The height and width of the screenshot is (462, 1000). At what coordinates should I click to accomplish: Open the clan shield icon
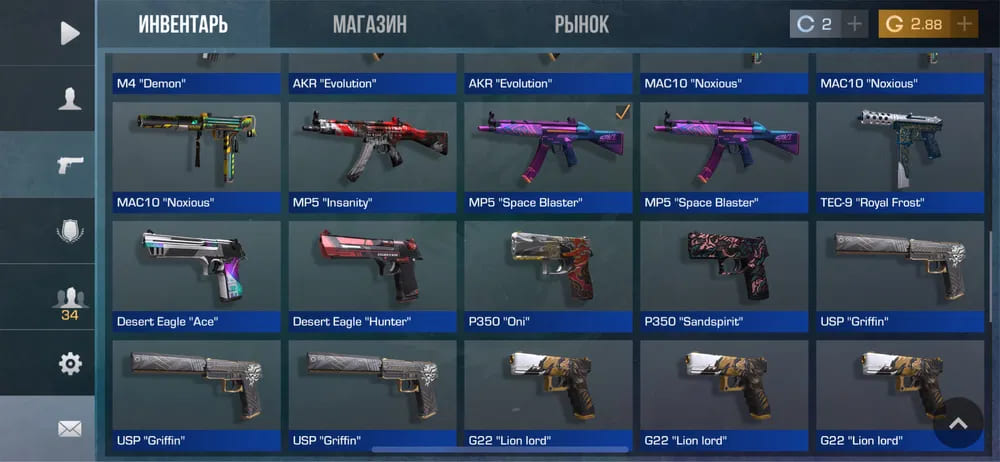pos(69,231)
